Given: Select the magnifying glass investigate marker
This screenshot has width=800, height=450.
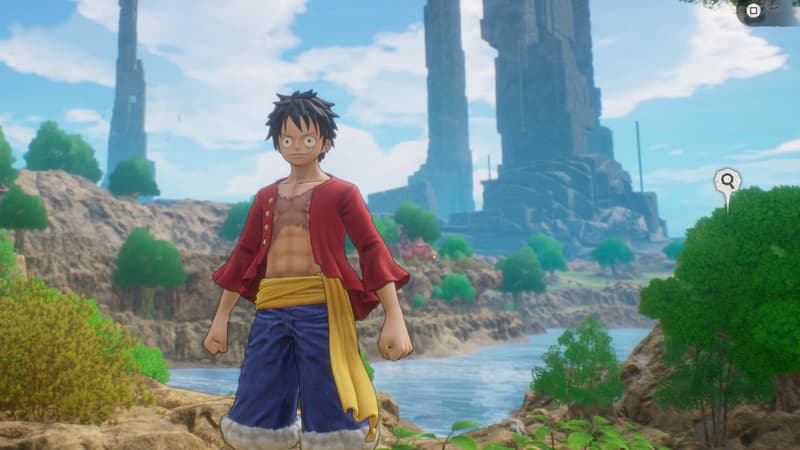Looking at the screenshot, I should click(727, 181).
